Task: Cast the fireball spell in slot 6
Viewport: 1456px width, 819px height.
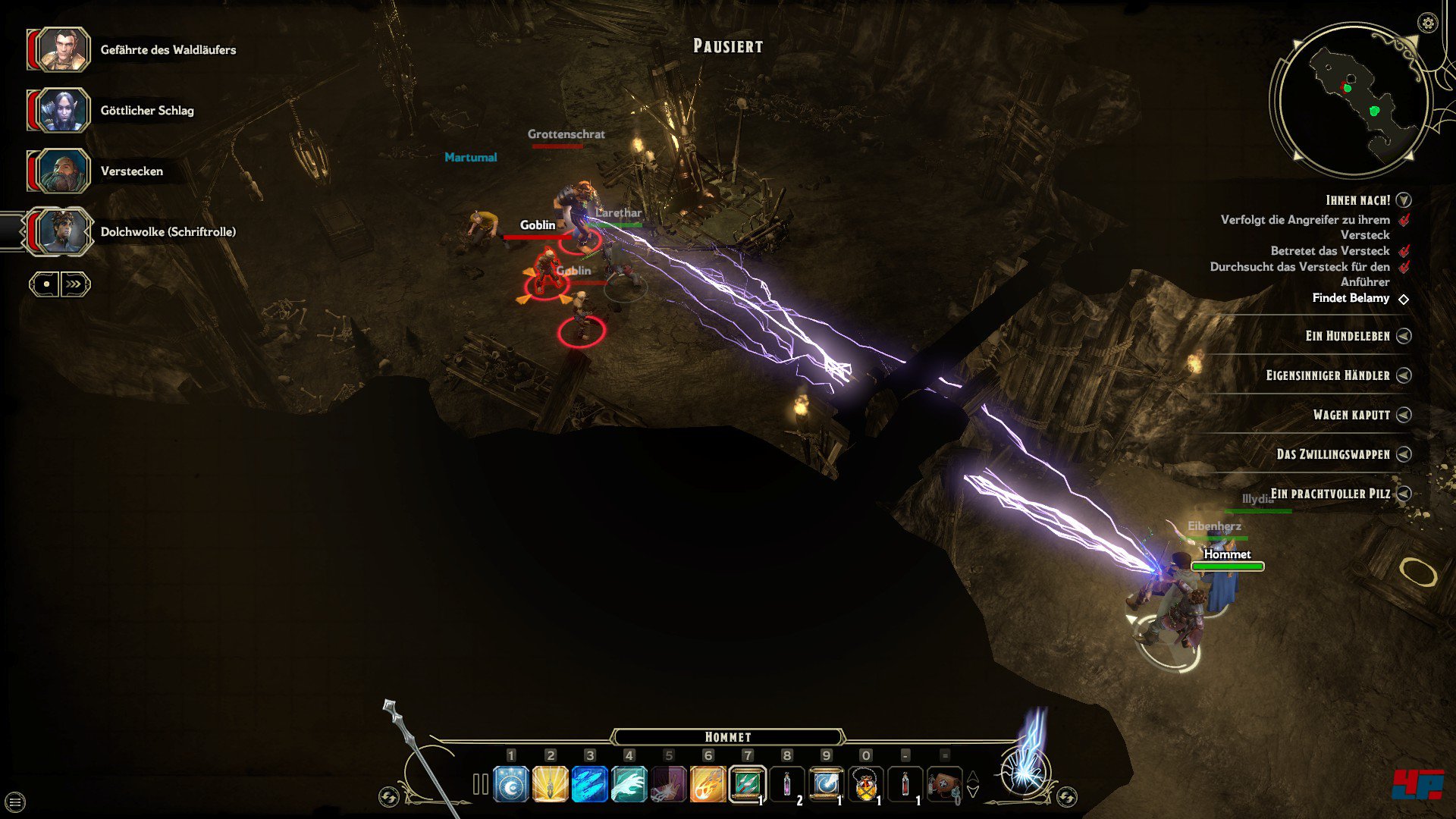Action: [x=708, y=785]
